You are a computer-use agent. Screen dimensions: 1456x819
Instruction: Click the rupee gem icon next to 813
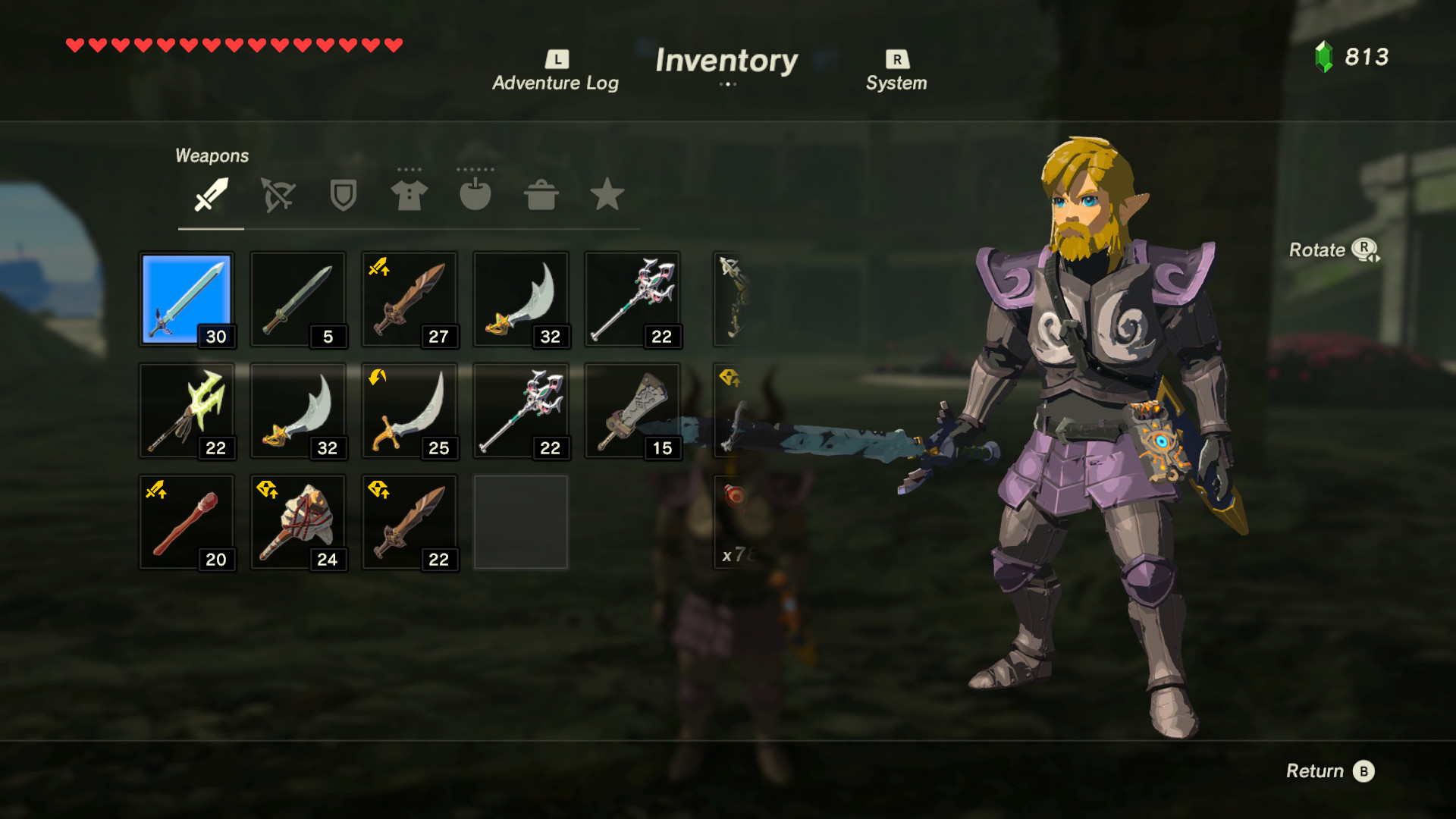pyautogui.click(x=1324, y=56)
